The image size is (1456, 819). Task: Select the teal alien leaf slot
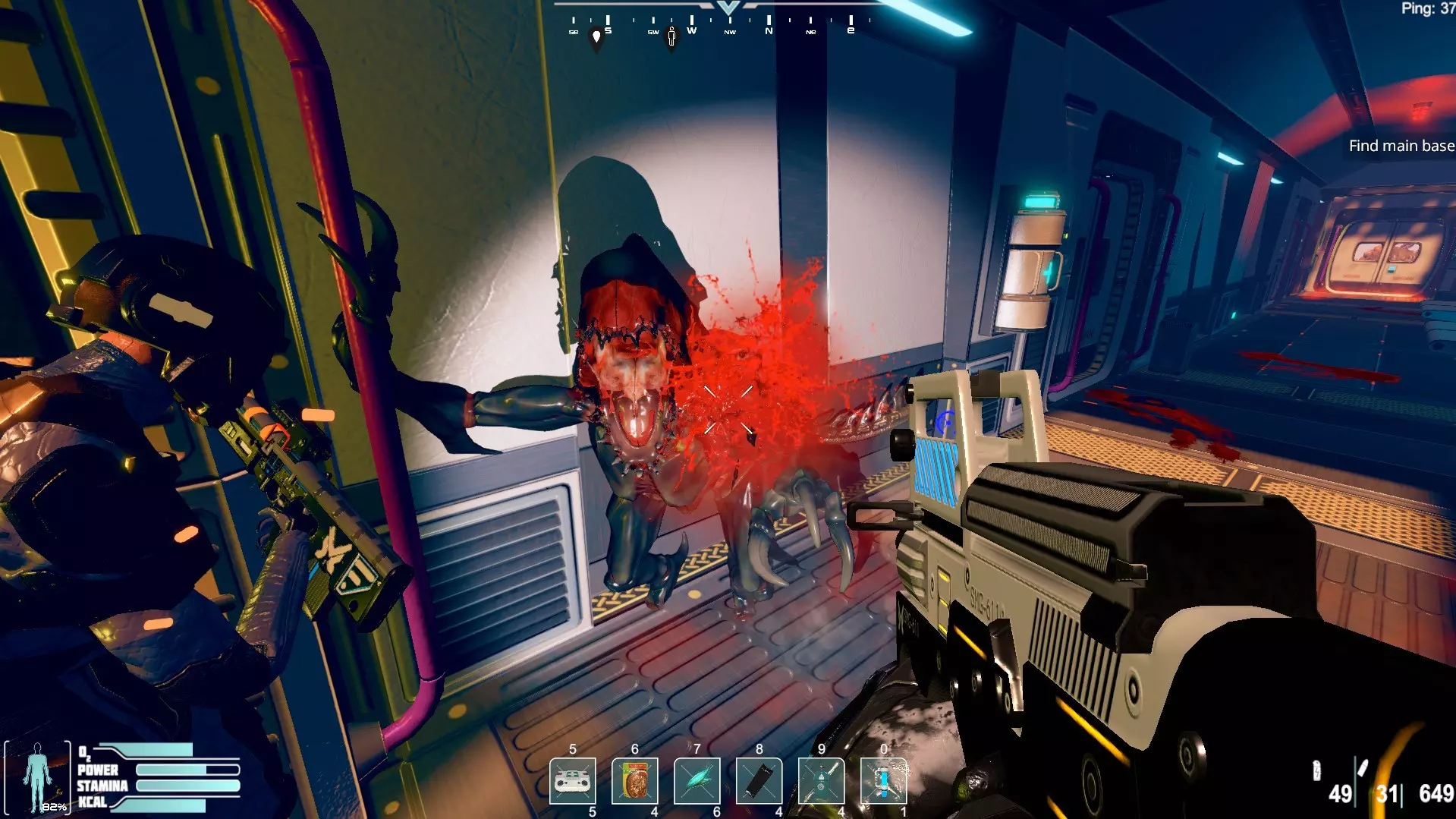697,780
